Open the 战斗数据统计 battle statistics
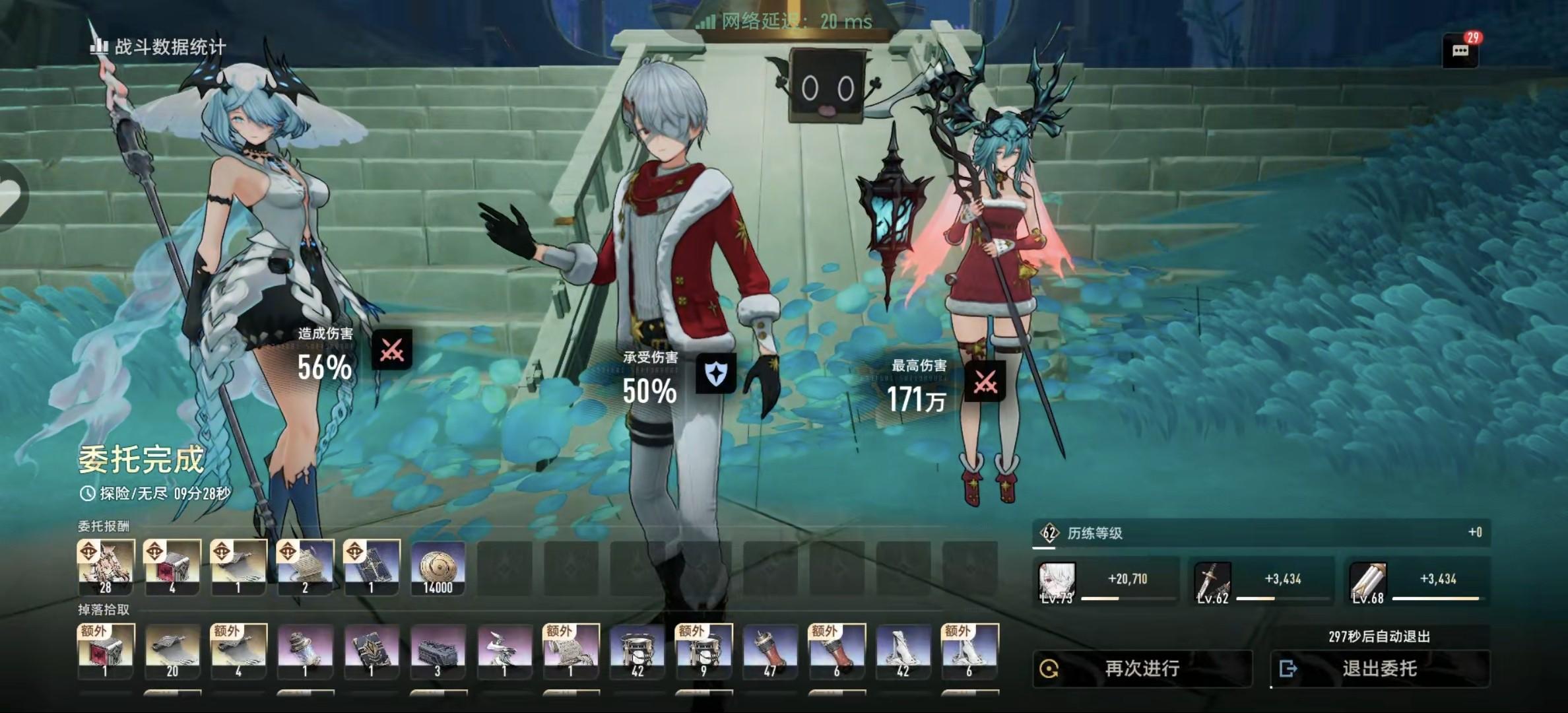This screenshot has height=713, width=1568. [158, 46]
